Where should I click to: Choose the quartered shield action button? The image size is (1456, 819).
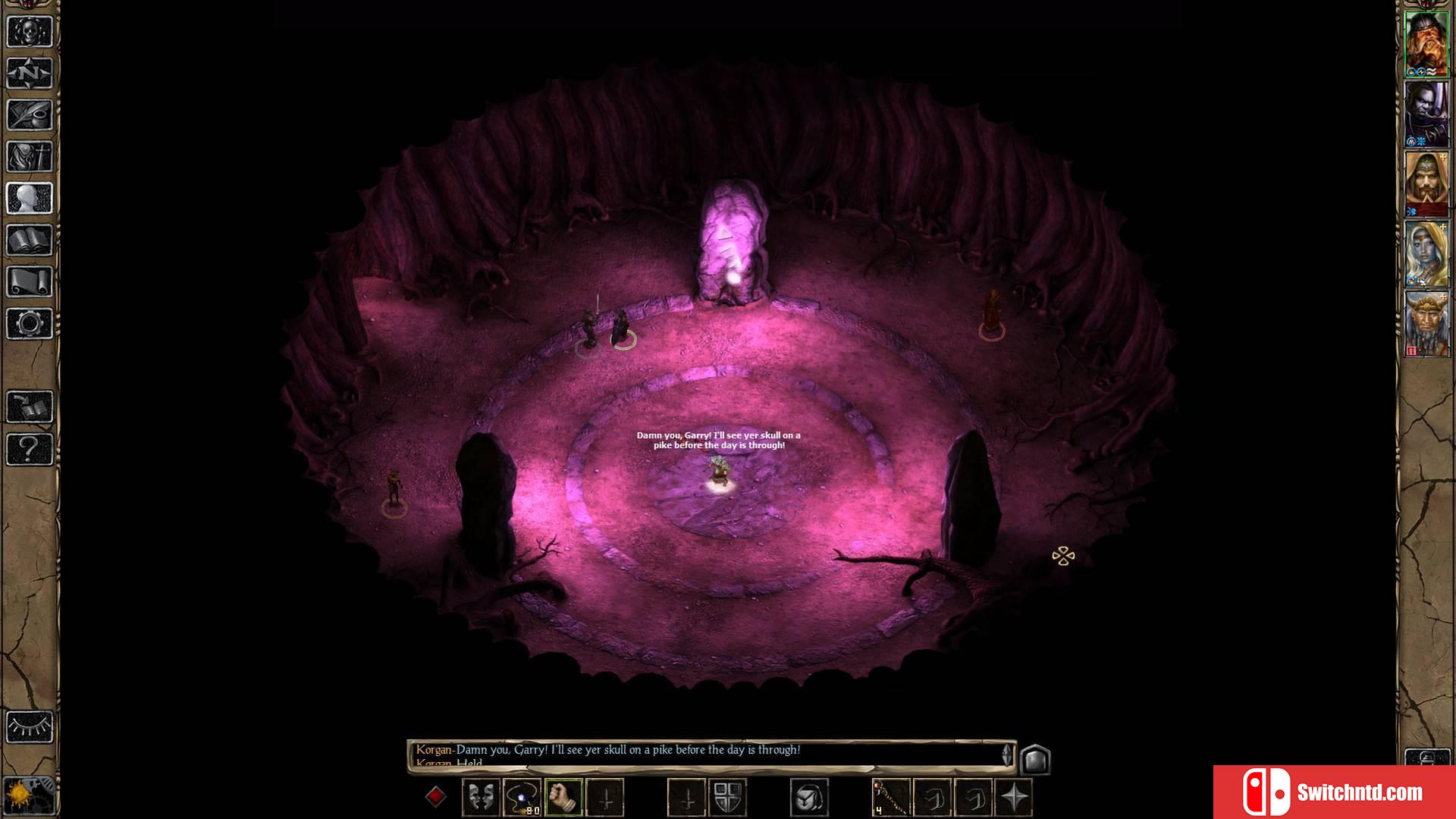[x=727, y=798]
